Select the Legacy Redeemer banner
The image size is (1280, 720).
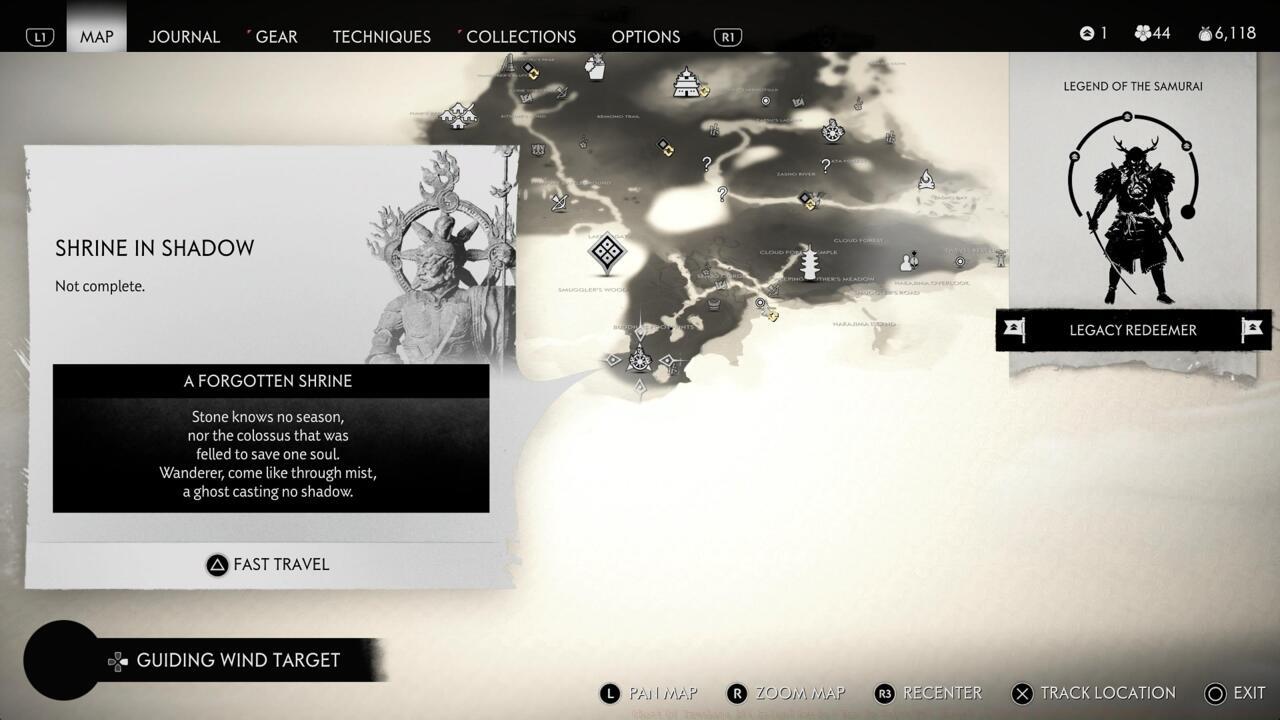tap(1133, 330)
